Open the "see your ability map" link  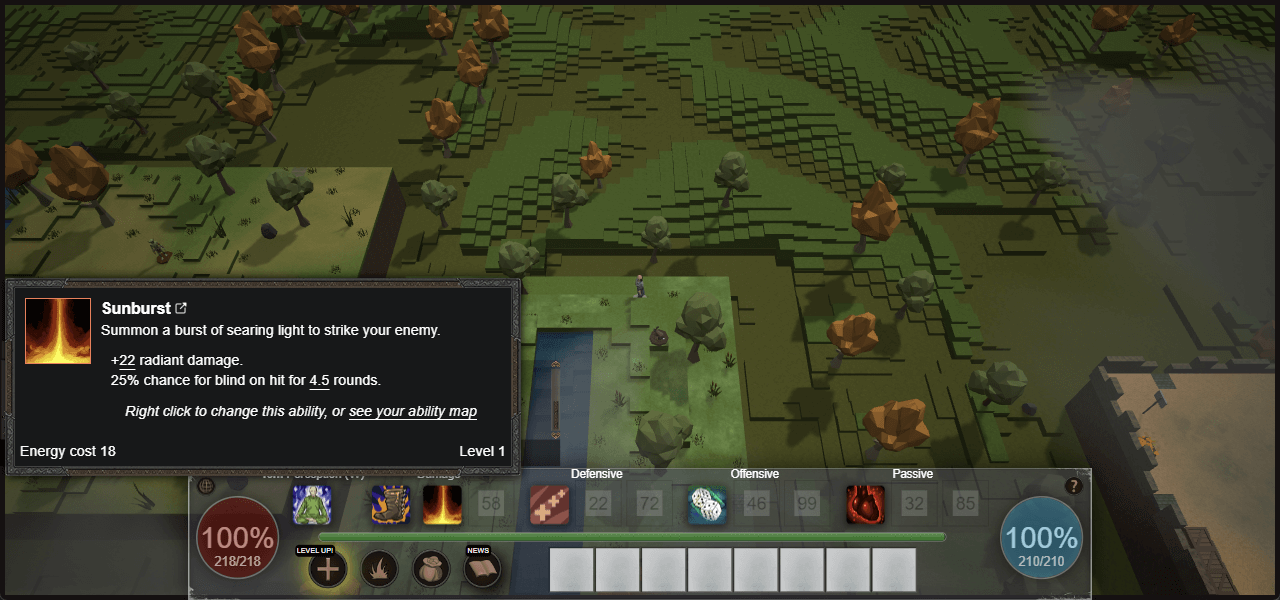[412, 411]
